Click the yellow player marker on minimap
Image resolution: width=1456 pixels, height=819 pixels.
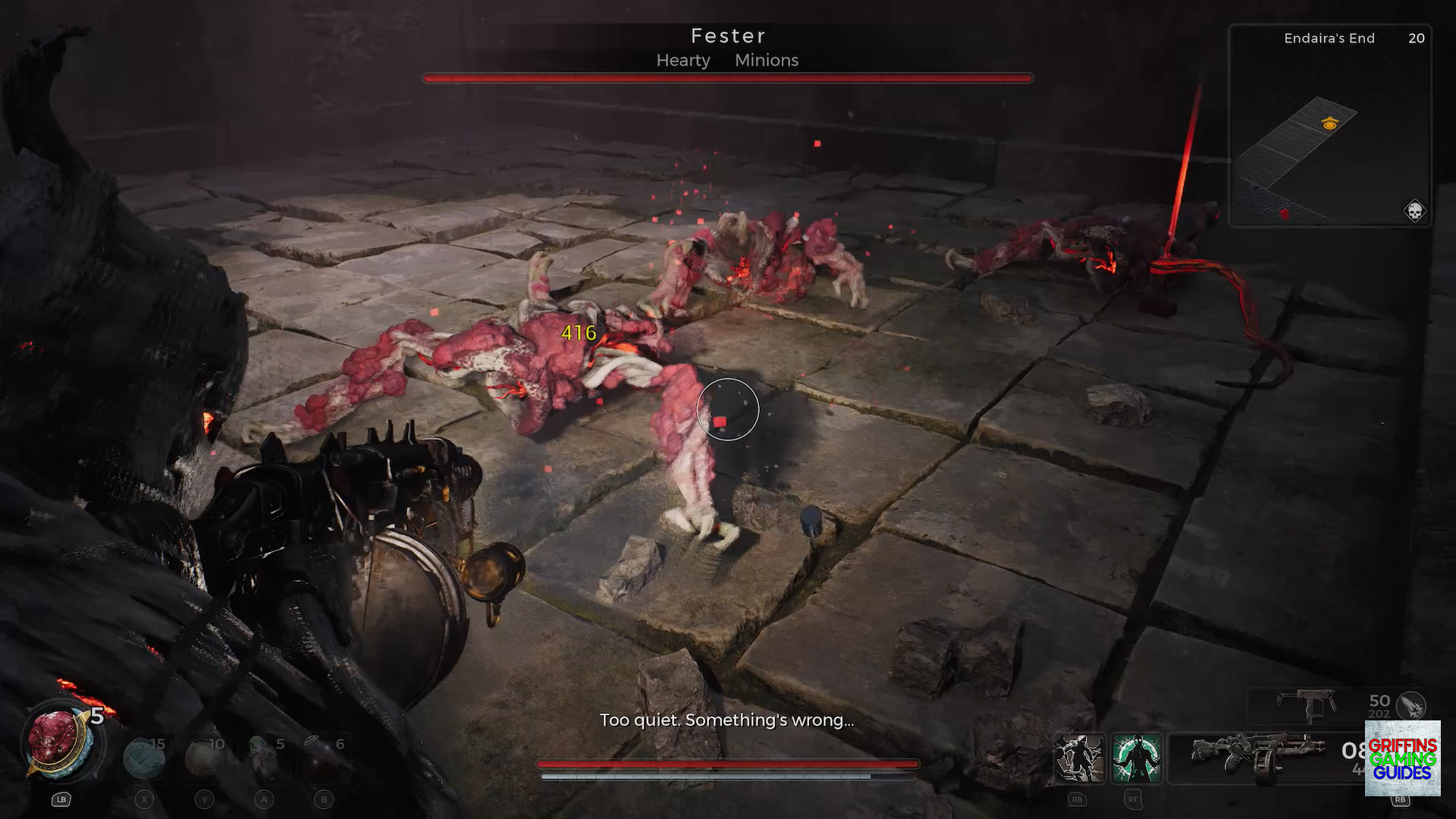tap(1329, 124)
